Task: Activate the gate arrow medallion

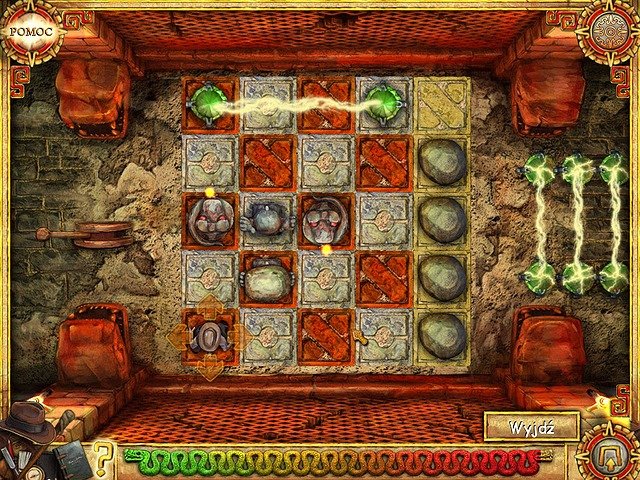Action: coord(609,453)
